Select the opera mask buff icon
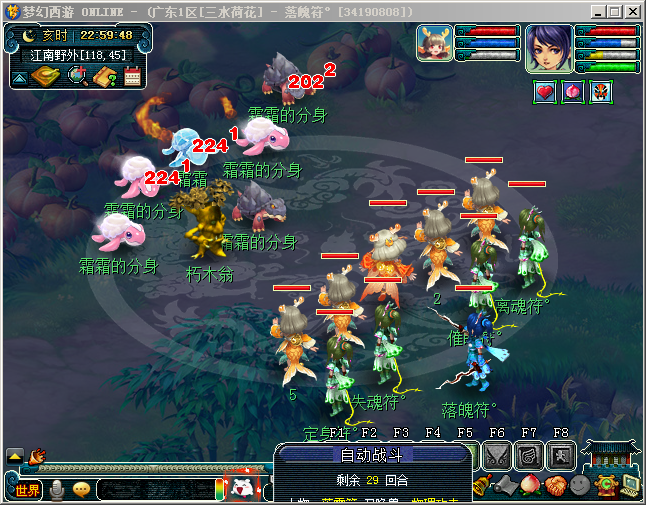Viewport: 646px width, 505px height. pyautogui.click(x=600, y=92)
